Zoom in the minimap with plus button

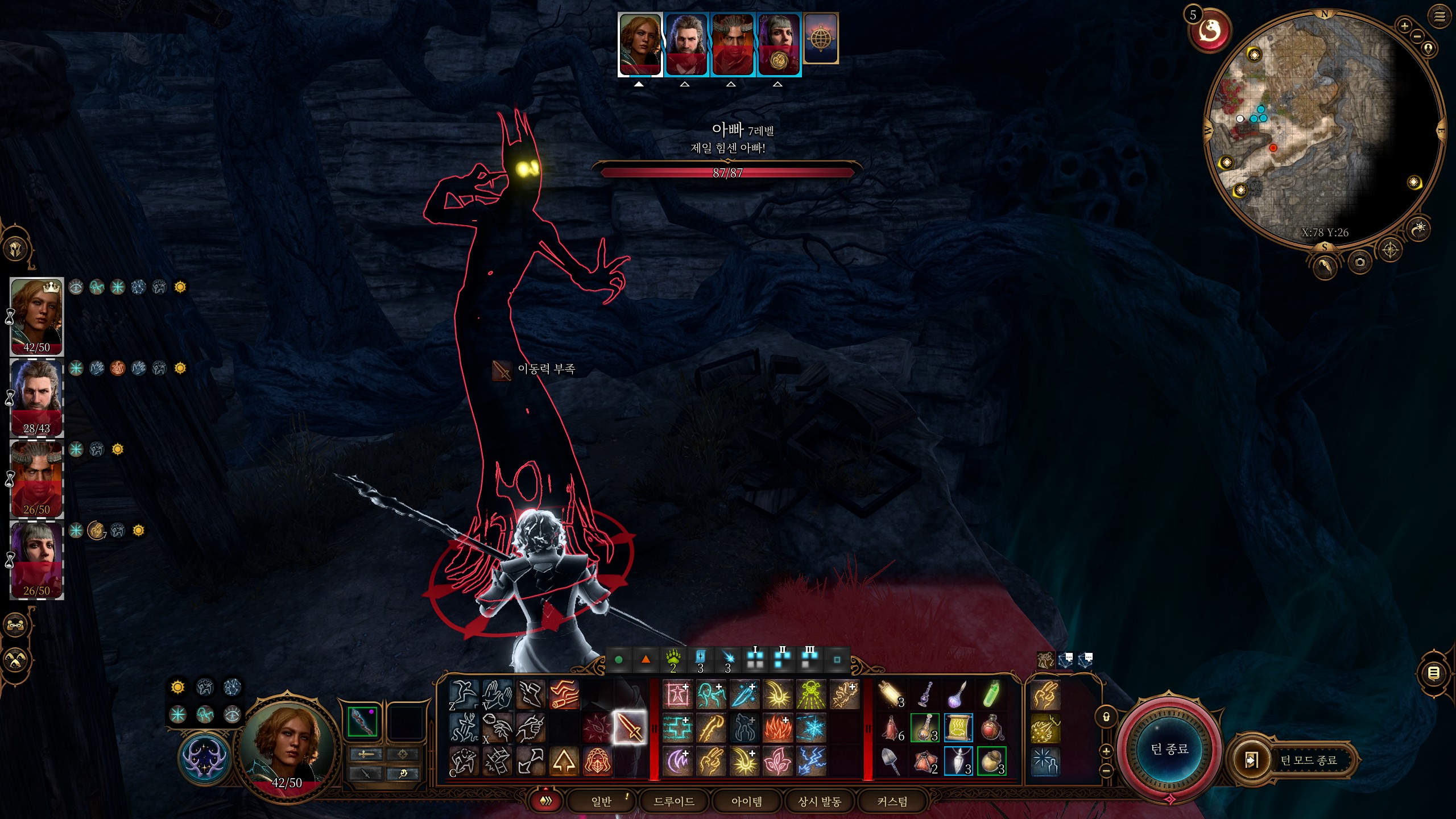coord(1404,26)
